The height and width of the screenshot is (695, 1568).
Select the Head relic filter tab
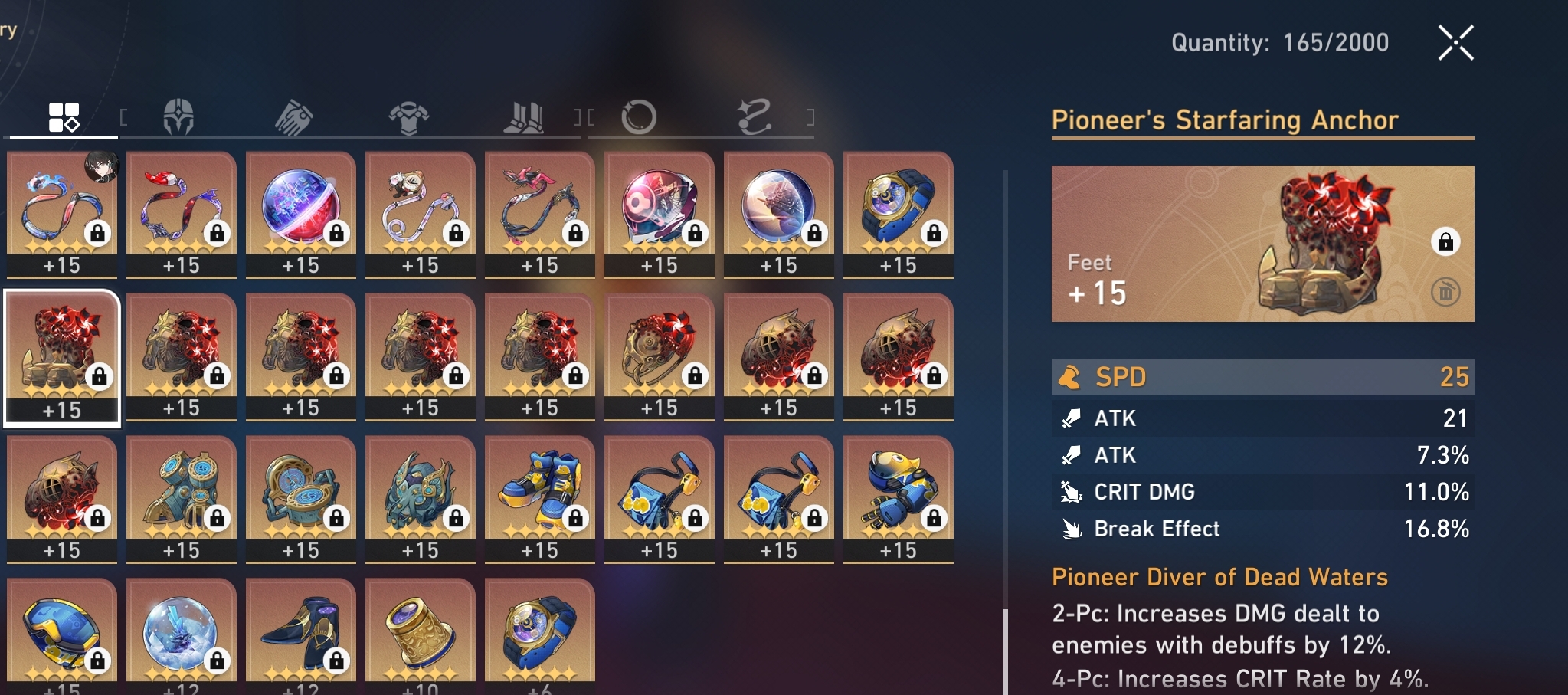pyautogui.click(x=178, y=115)
